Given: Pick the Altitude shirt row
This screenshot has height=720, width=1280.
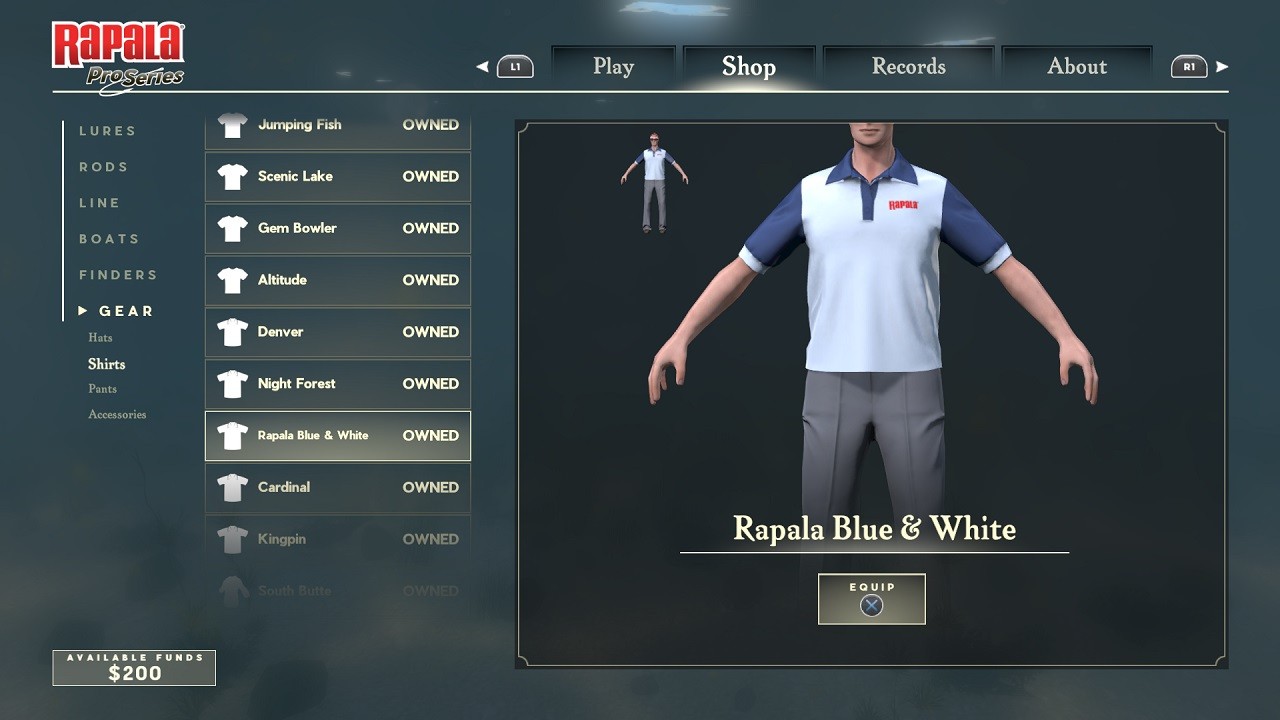Looking at the screenshot, I should [x=337, y=280].
